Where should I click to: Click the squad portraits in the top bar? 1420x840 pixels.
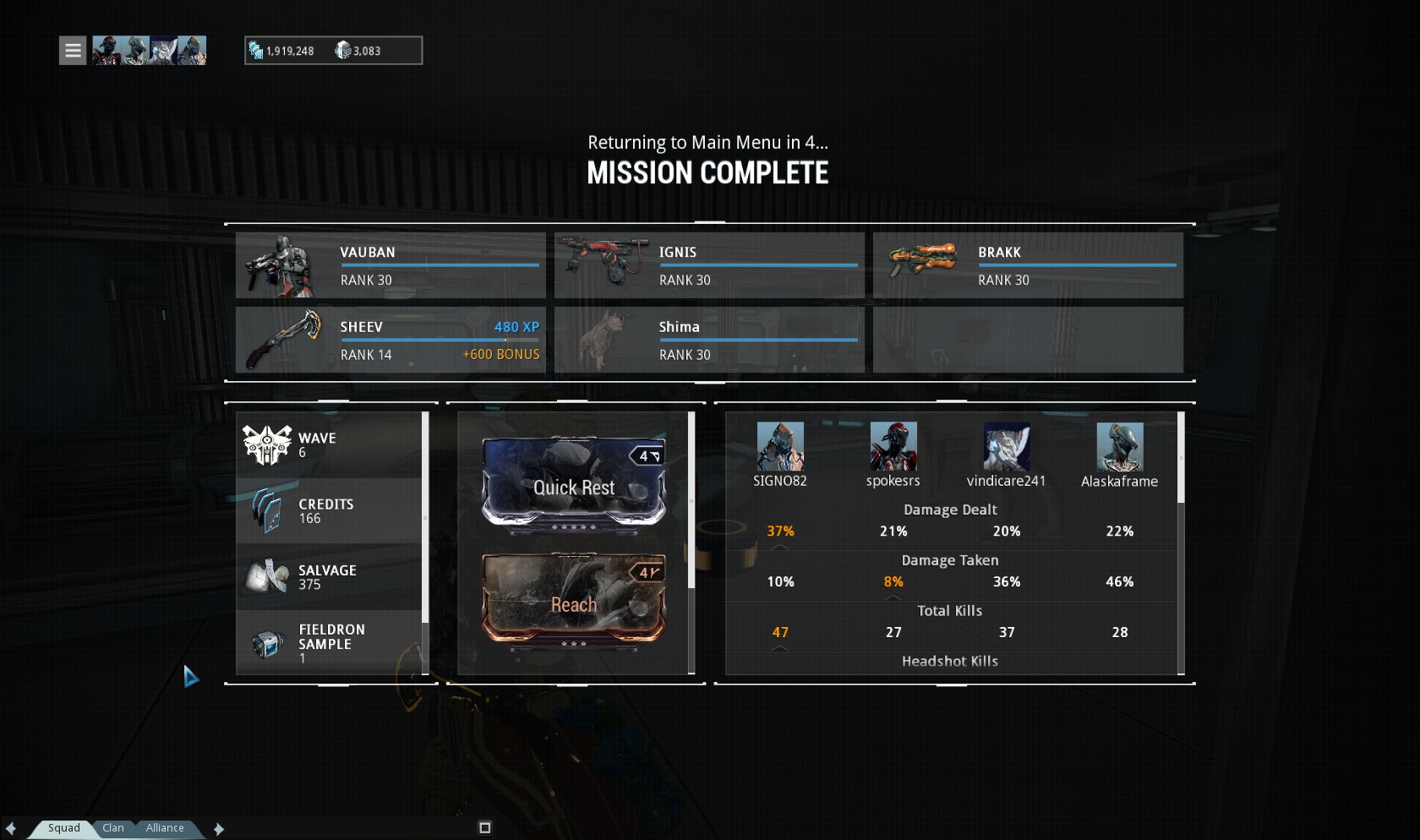pyautogui.click(x=149, y=51)
